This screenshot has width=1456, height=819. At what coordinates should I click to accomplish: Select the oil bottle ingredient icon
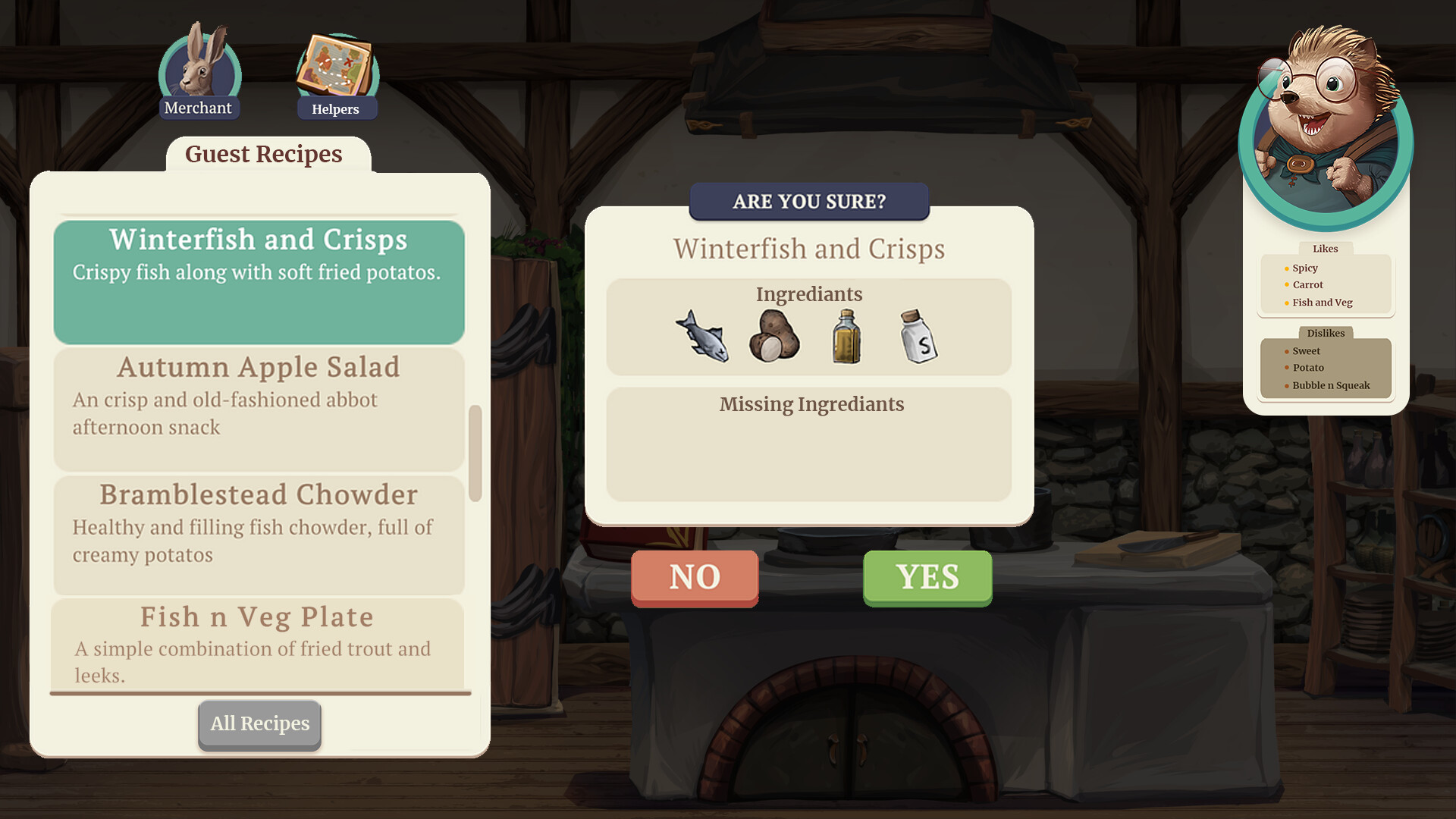[x=846, y=336]
